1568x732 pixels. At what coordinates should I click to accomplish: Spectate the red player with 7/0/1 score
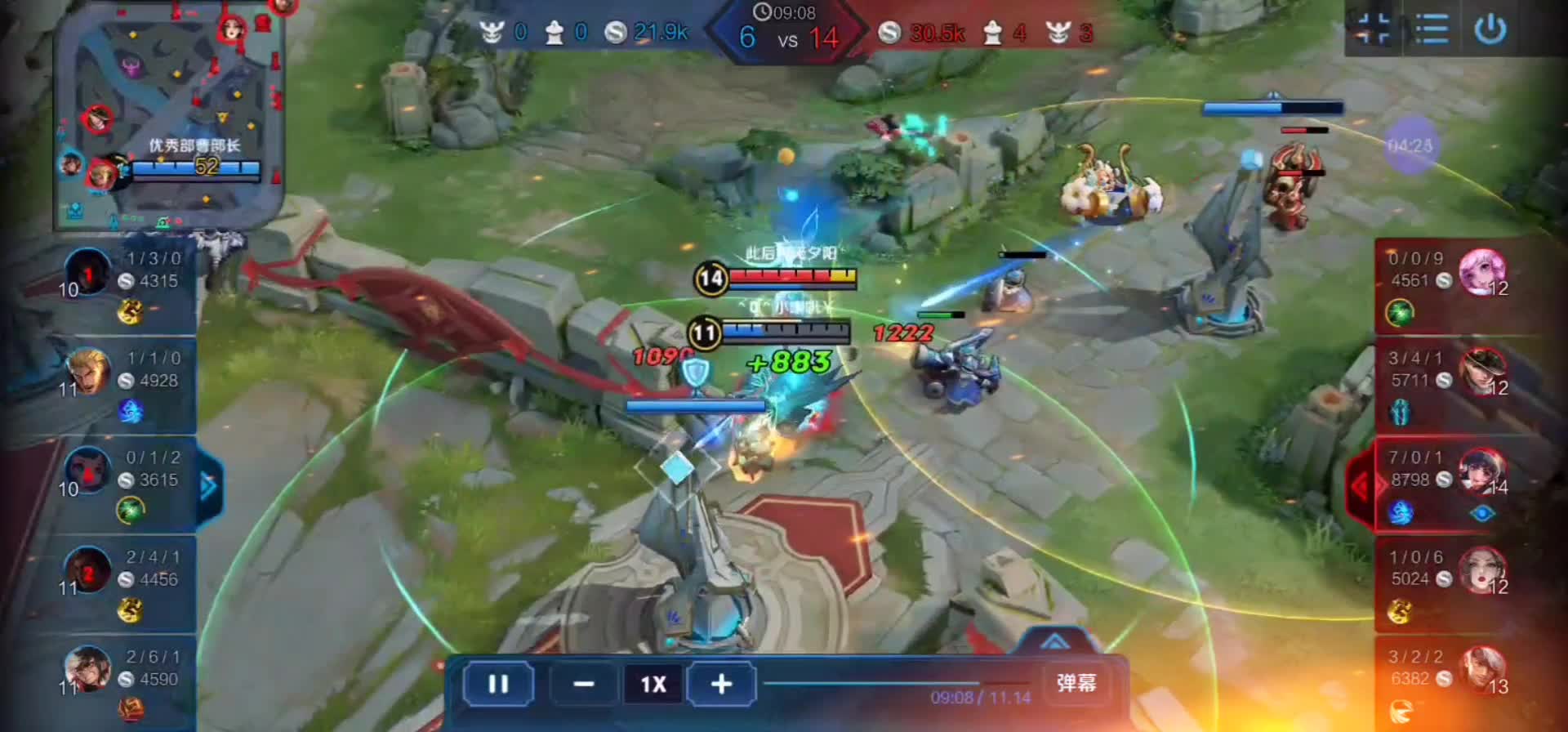(x=1481, y=471)
